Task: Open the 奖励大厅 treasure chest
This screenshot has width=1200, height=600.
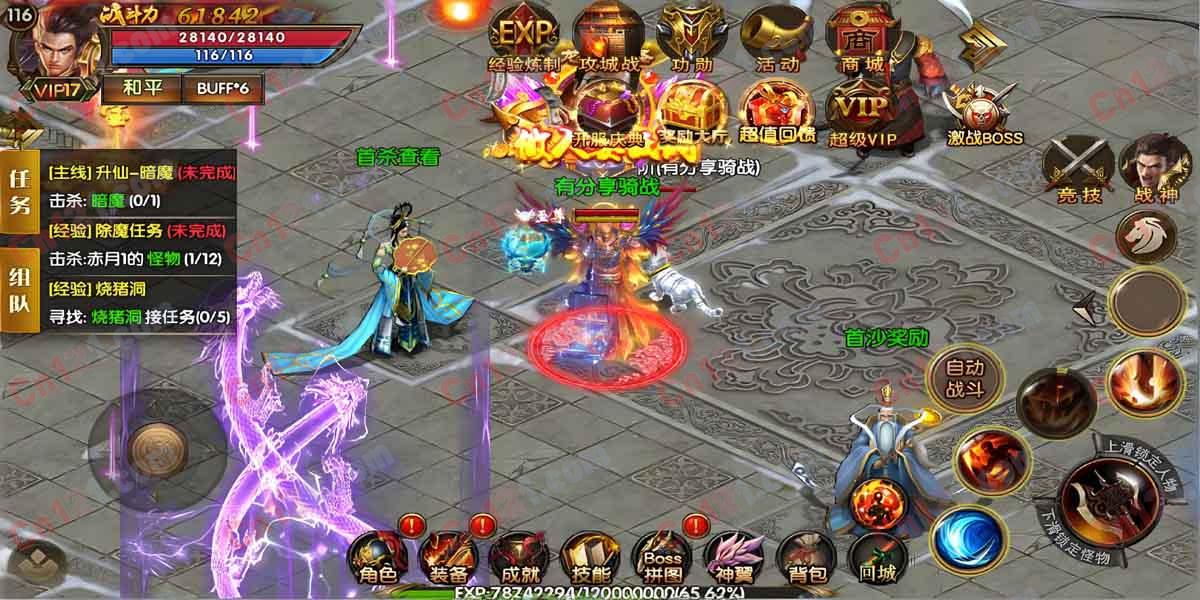Action: [692, 108]
